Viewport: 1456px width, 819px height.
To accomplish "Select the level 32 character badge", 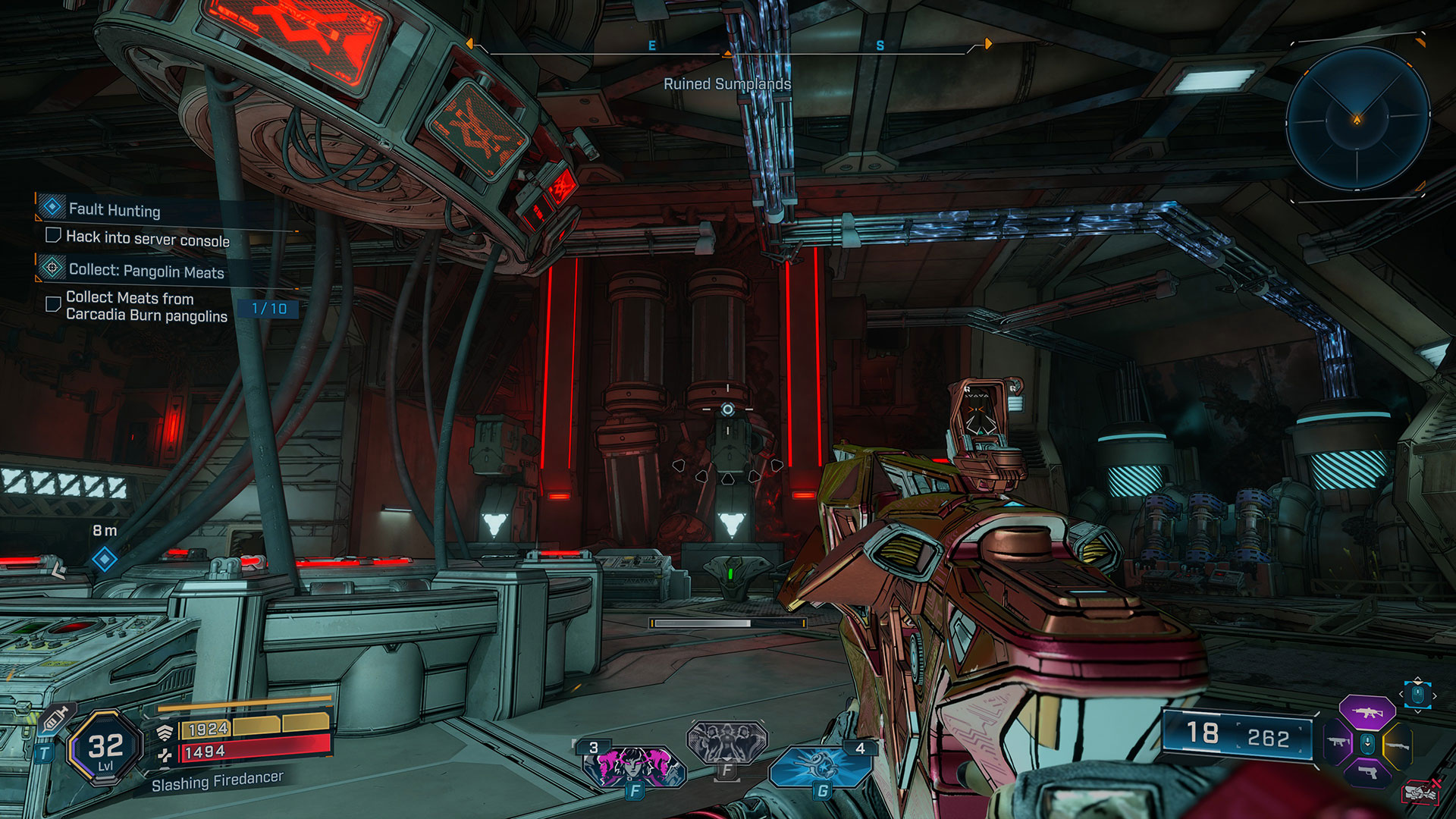I will click(105, 748).
